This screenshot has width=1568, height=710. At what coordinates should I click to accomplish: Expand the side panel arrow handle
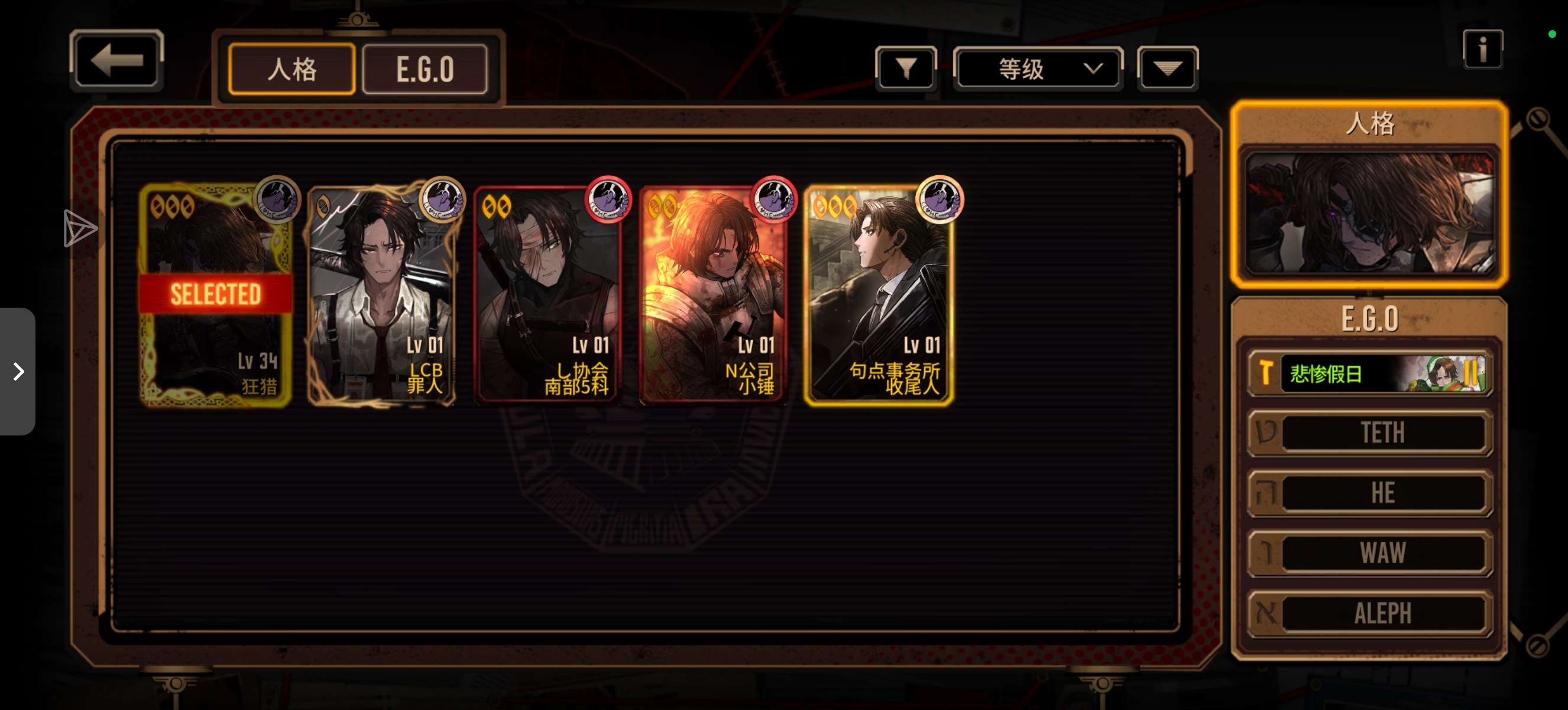18,371
